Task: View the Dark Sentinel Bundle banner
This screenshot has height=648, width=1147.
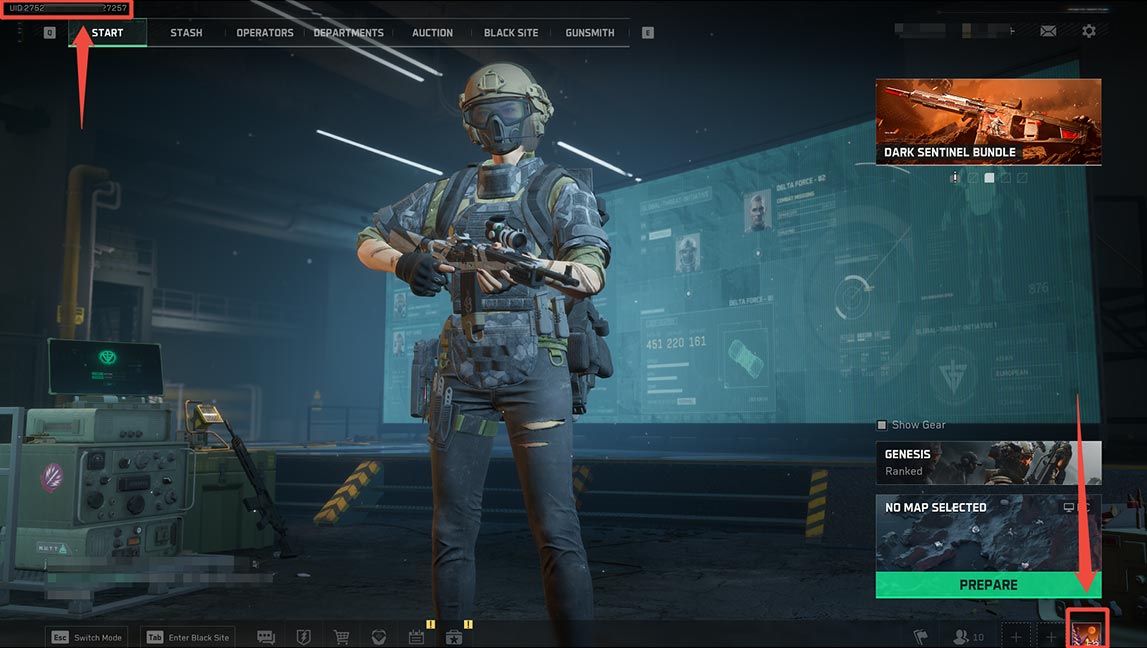Action: pyautogui.click(x=988, y=122)
